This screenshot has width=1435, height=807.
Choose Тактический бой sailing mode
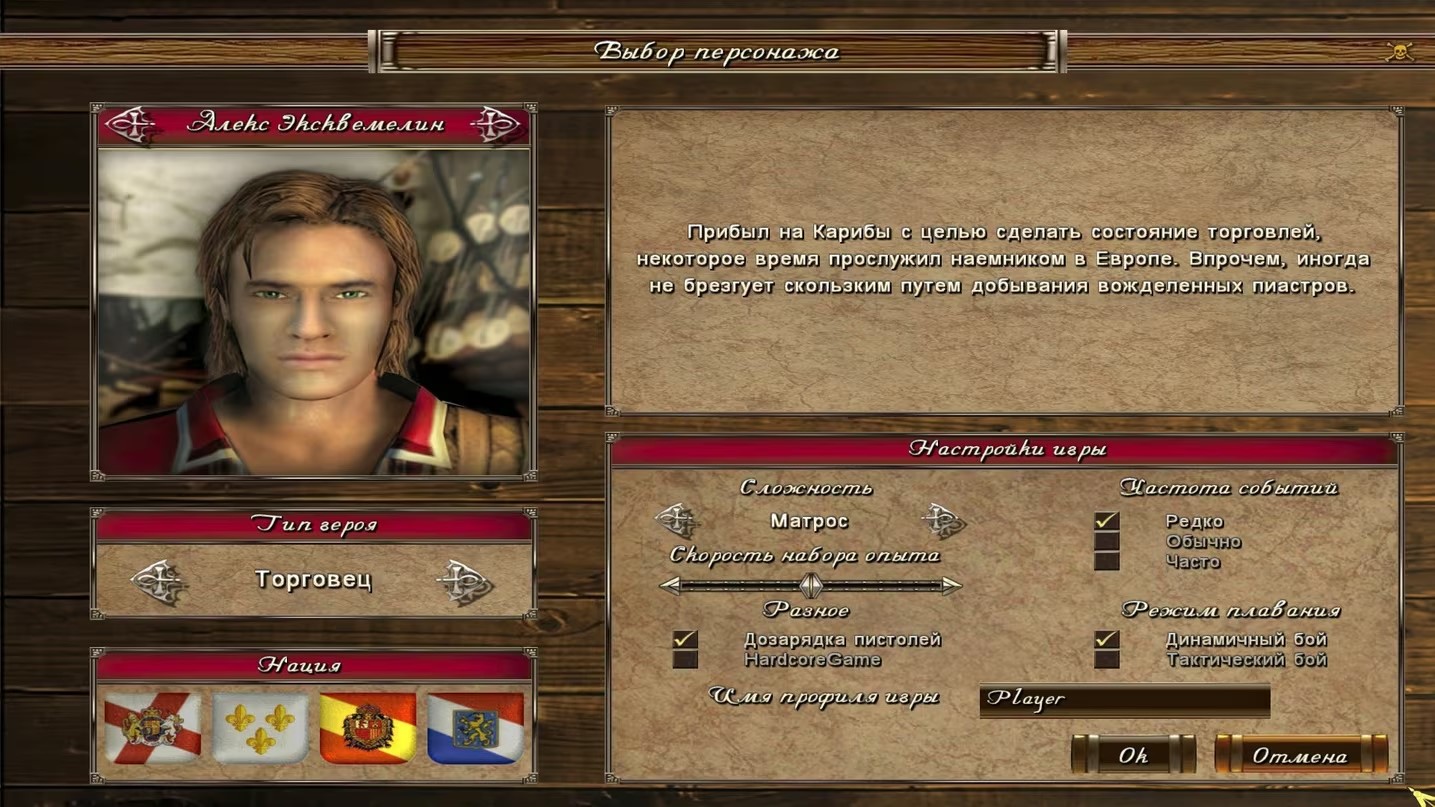pyautogui.click(x=1106, y=660)
